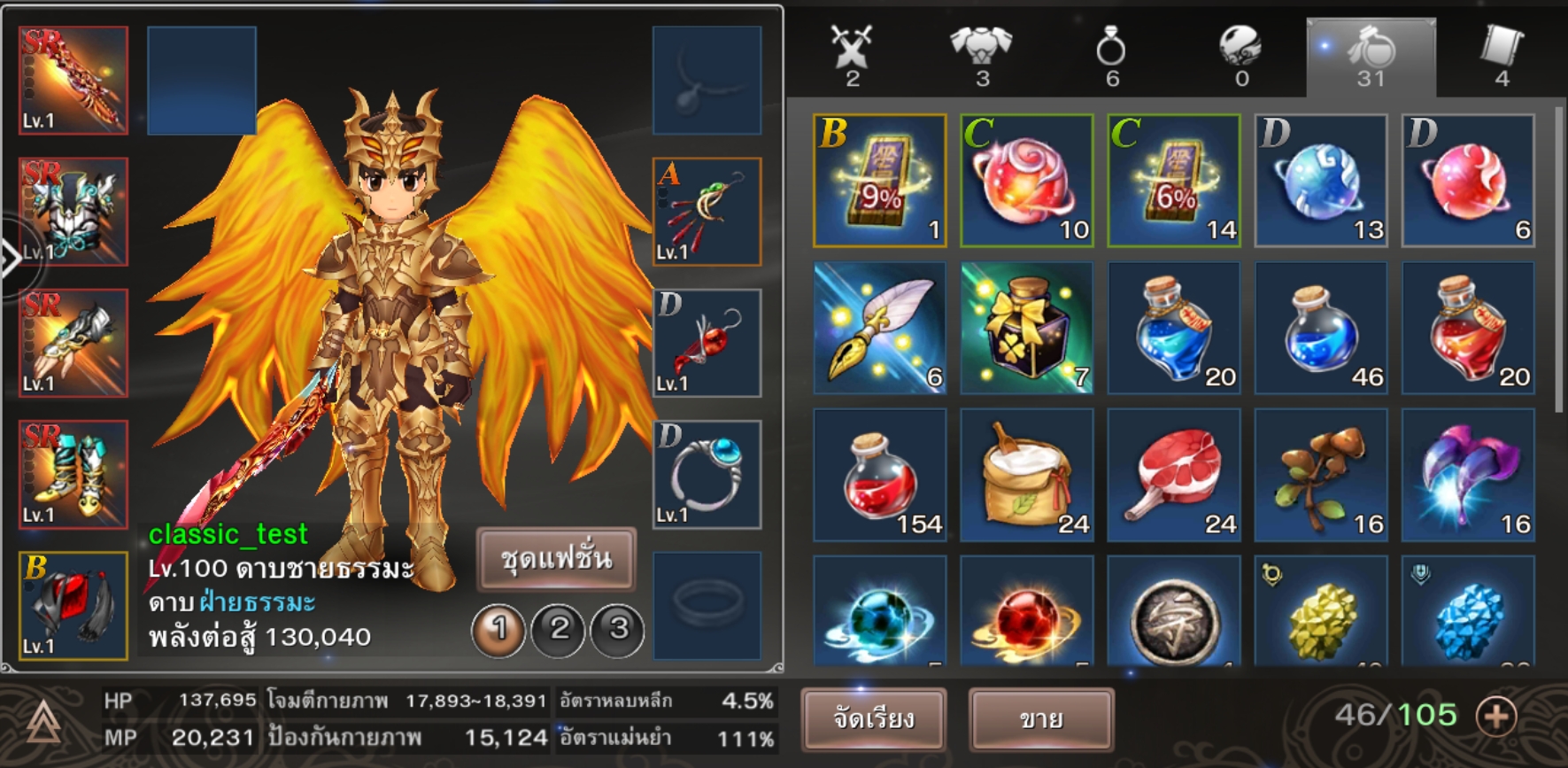This screenshot has height=768, width=1568.
Task: Select the quill pen item
Action: point(879,328)
